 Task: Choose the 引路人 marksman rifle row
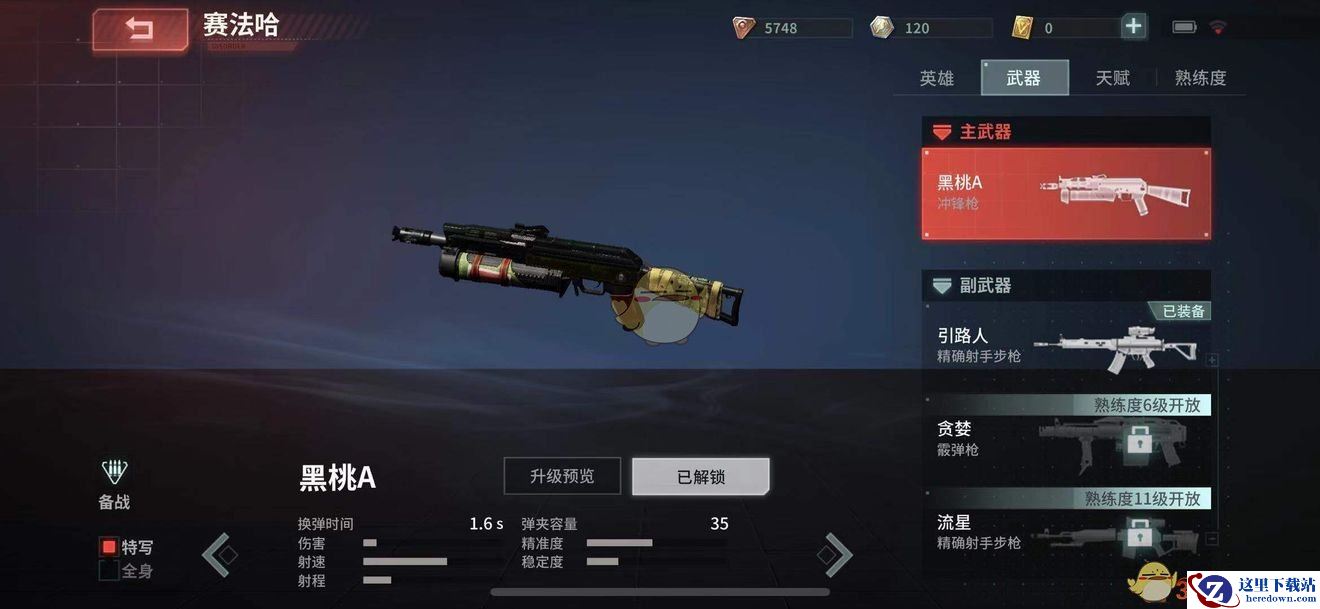coord(1066,346)
